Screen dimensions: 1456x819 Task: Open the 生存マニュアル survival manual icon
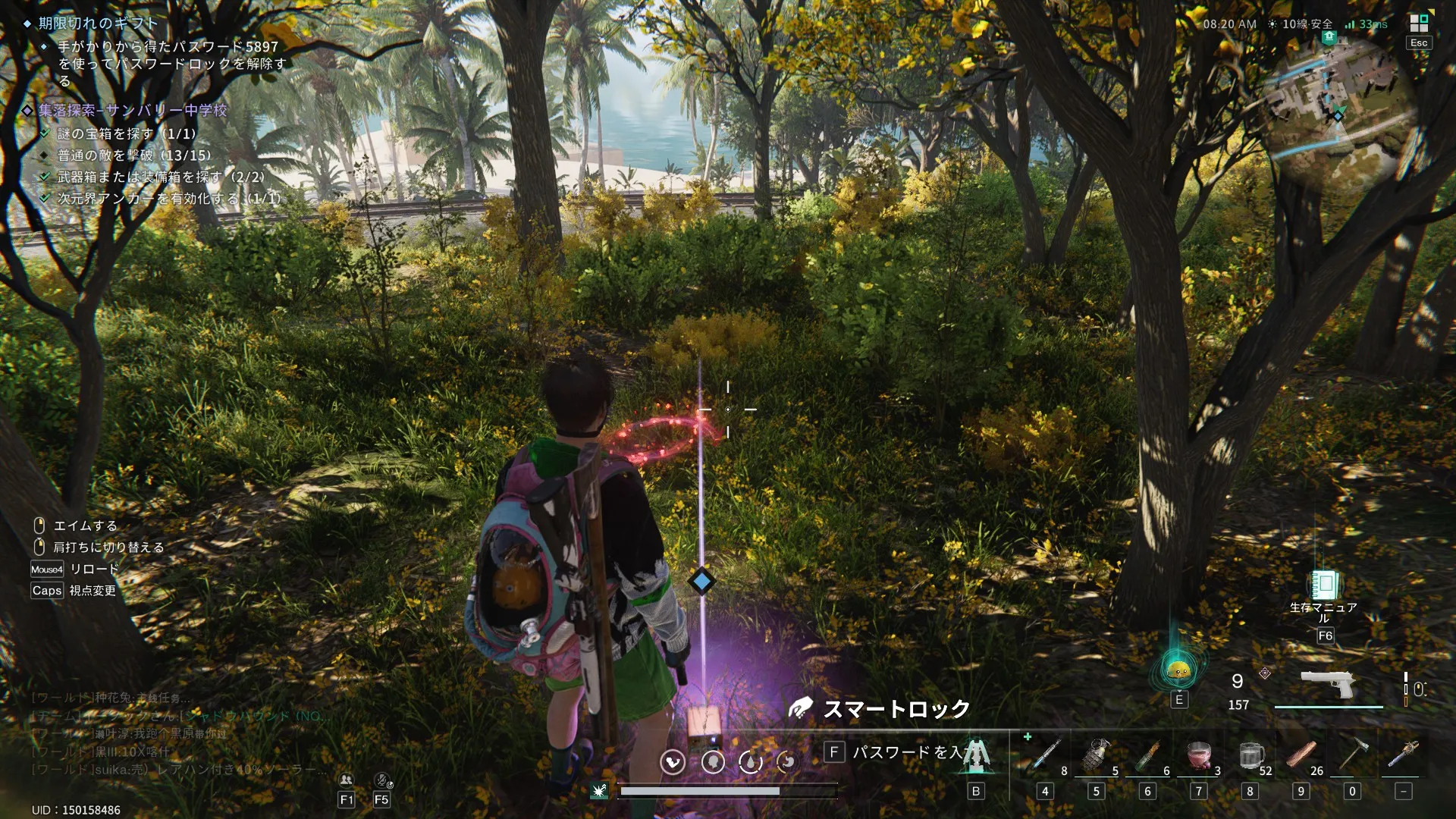(x=1324, y=585)
